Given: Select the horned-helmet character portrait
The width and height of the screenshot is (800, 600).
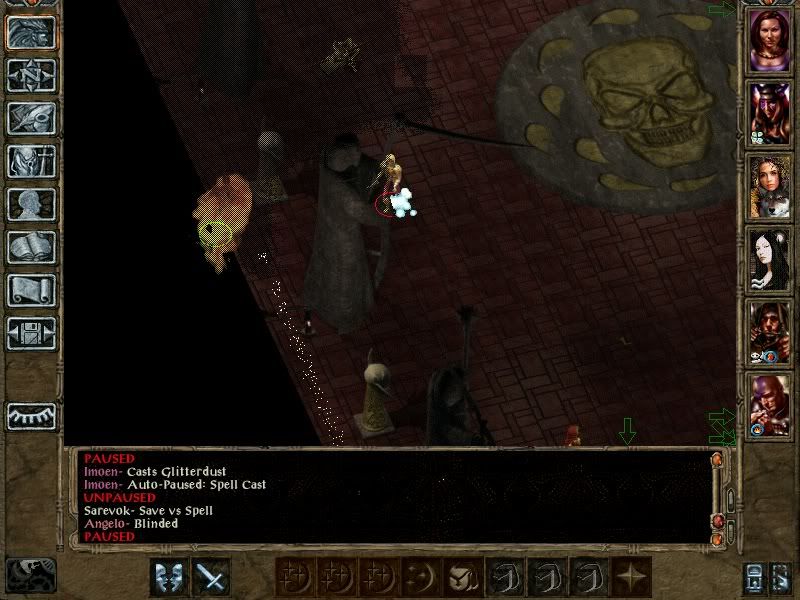Looking at the screenshot, I should pos(770,113).
